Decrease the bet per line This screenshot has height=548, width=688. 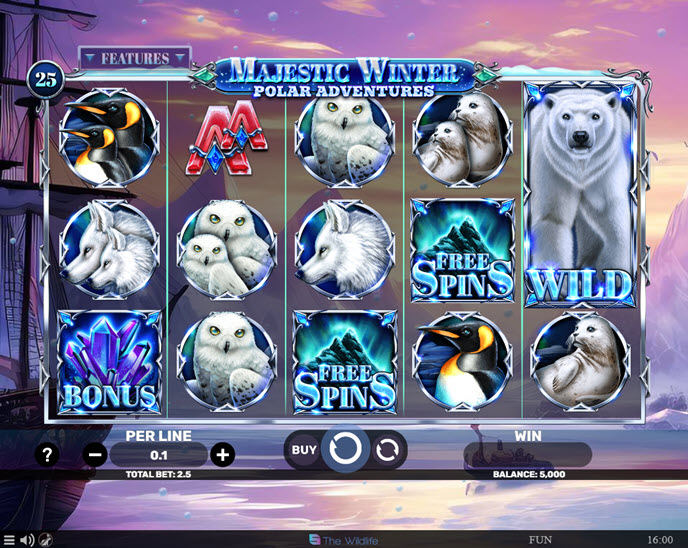click(96, 455)
